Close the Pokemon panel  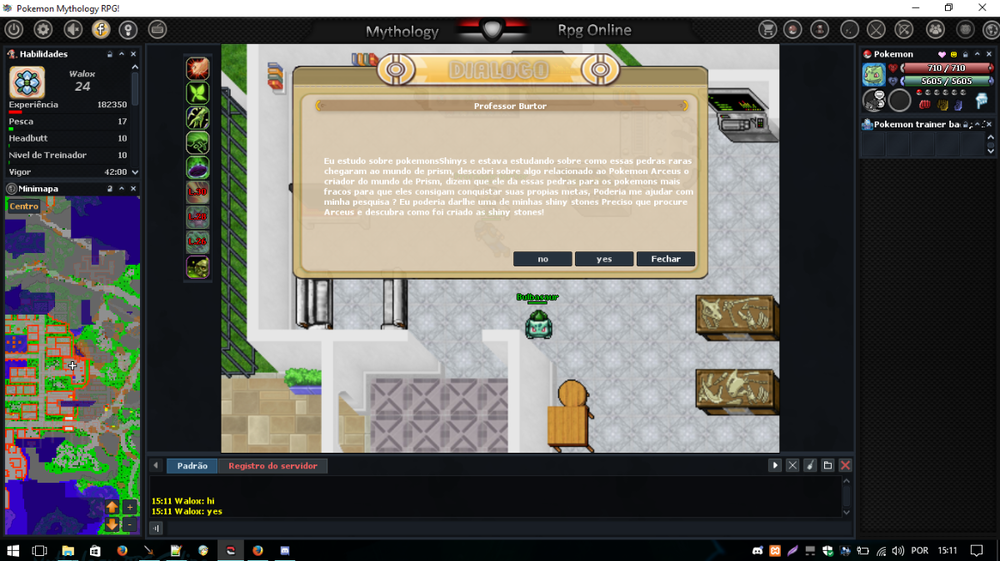tap(990, 54)
